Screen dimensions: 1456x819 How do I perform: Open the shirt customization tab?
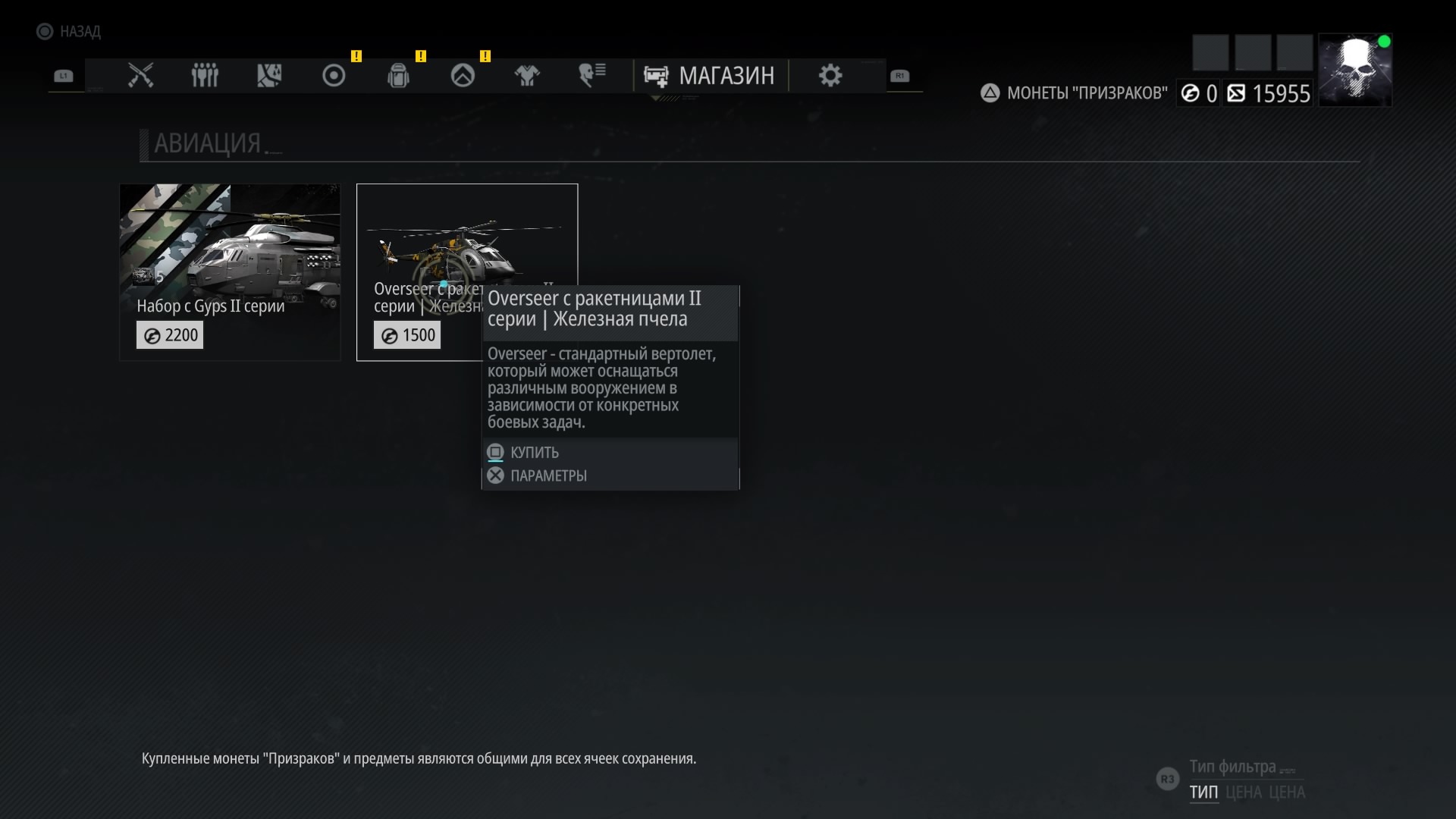[527, 75]
